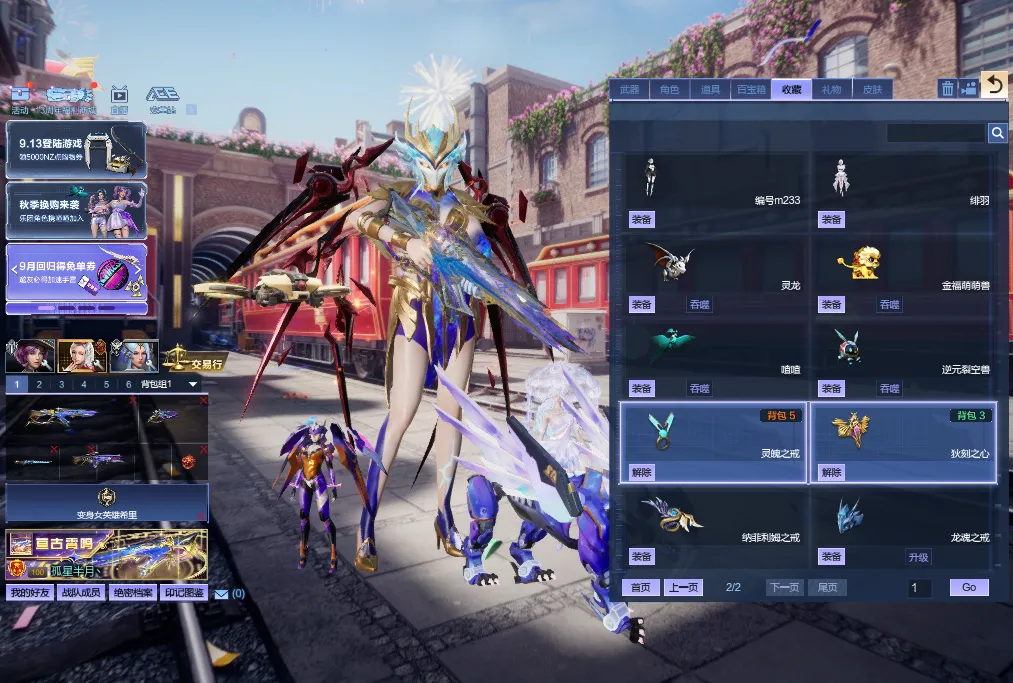Equip the 编号m233 item
Viewport: 1013px width, 683px height.
pos(641,220)
